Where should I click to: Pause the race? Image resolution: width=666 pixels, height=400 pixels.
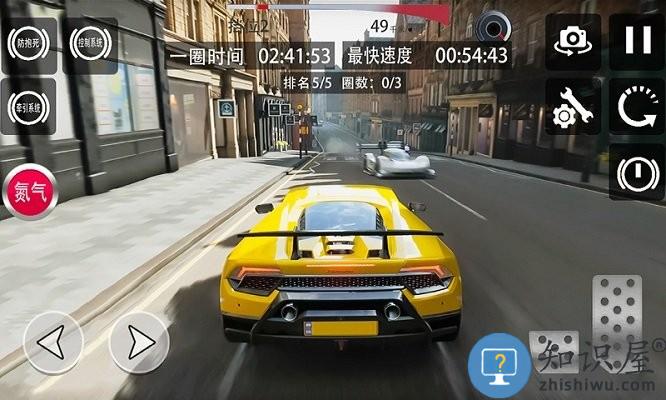[637, 41]
